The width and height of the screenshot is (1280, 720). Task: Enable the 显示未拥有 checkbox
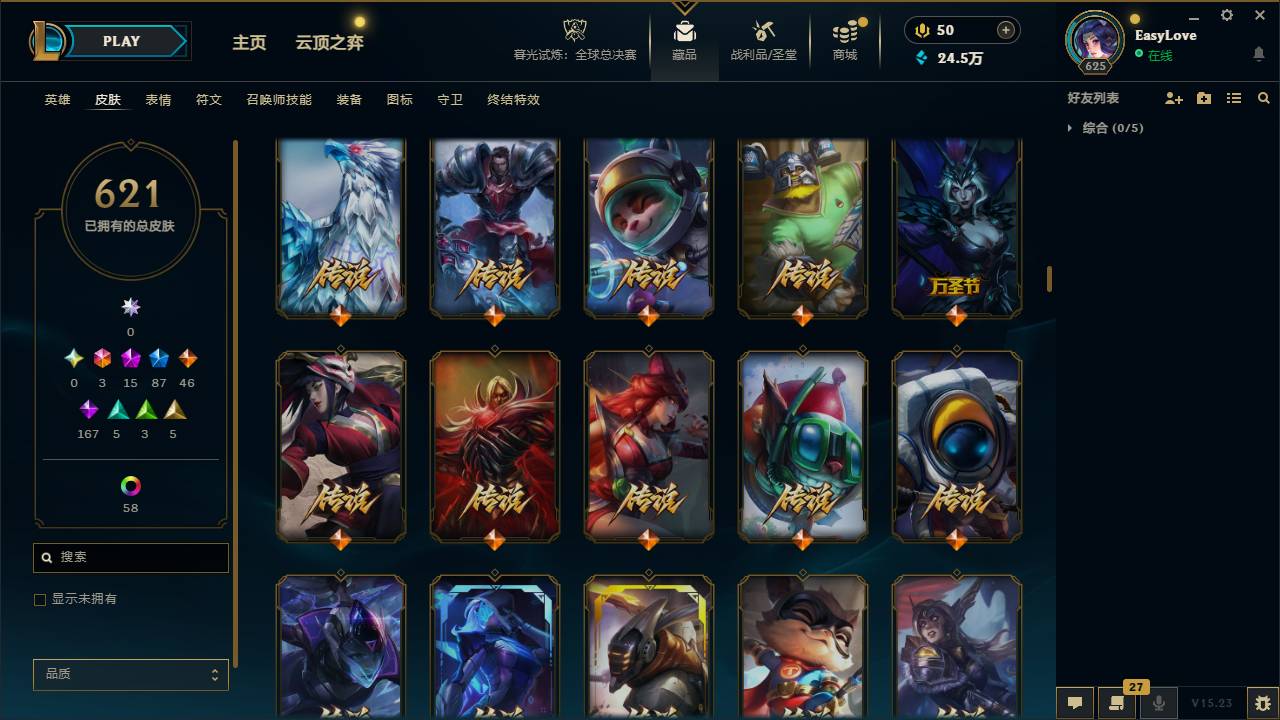click(x=39, y=599)
